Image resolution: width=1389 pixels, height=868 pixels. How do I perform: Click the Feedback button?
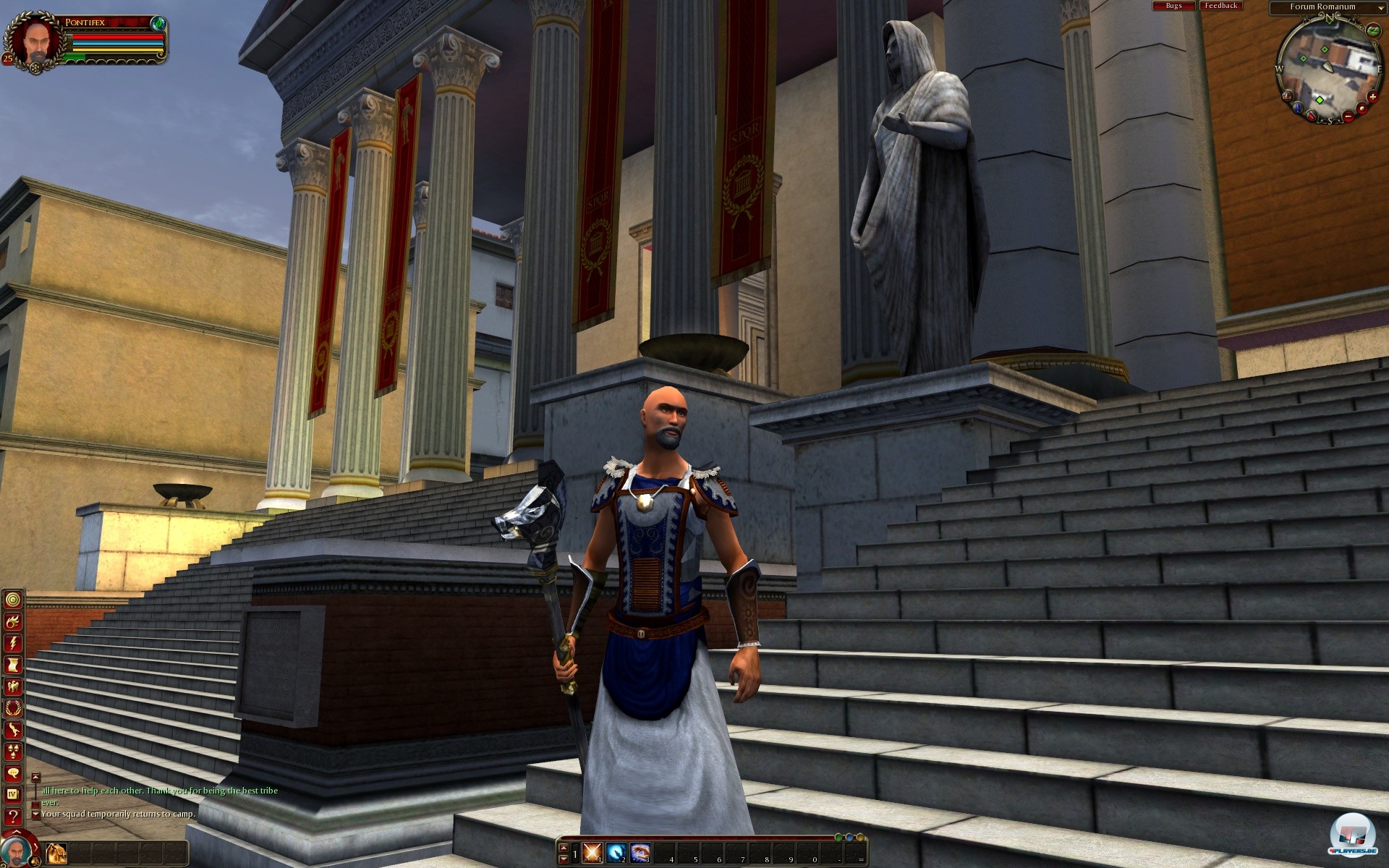pos(1220,6)
